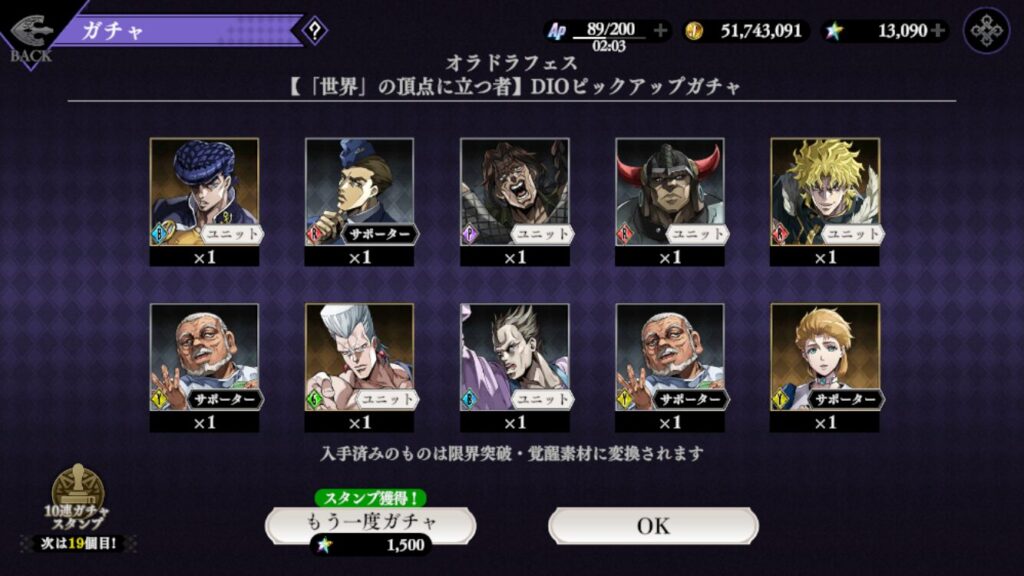Select the blue-cap profile supporter card
Screen dimensions: 1024x576
(359, 192)
